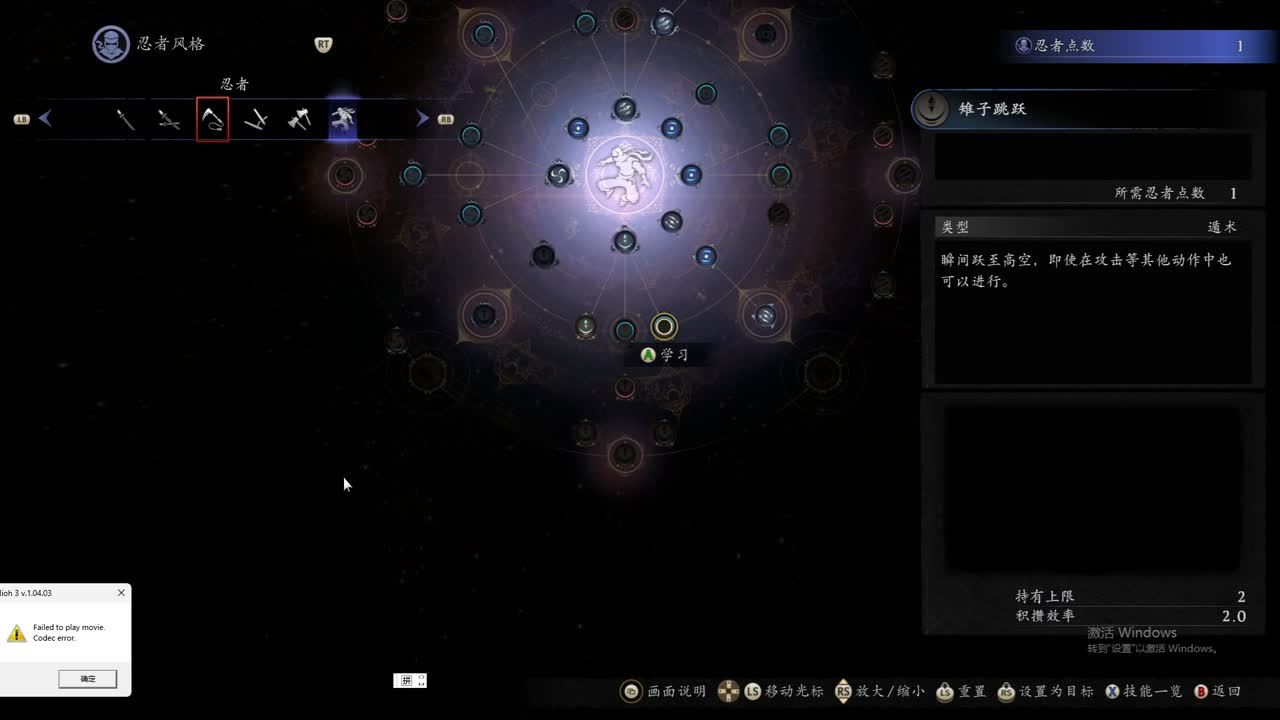Screen dimensions: 1280x720
Task: Advance to next category with right arrow
Action: [x=423, y=119]
